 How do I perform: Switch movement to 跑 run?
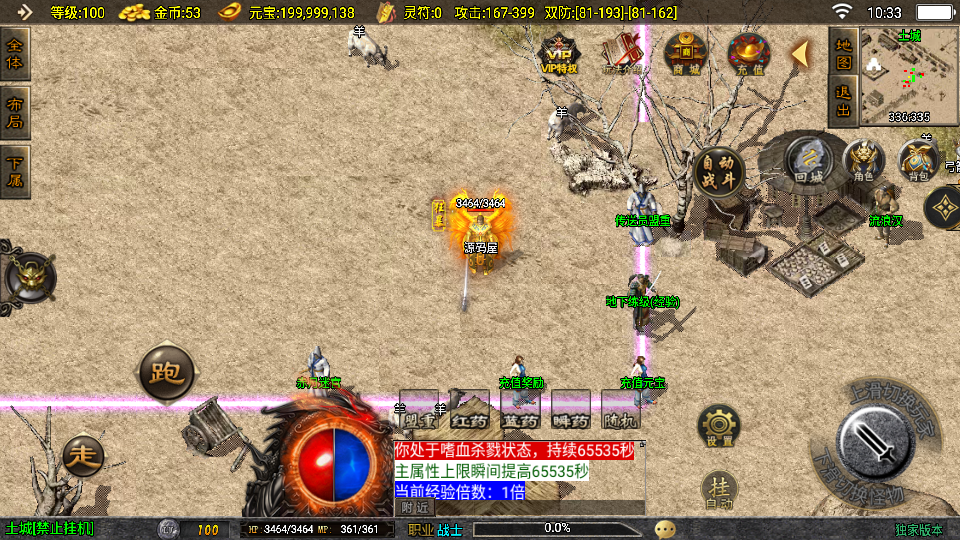(x=165, y=373)
